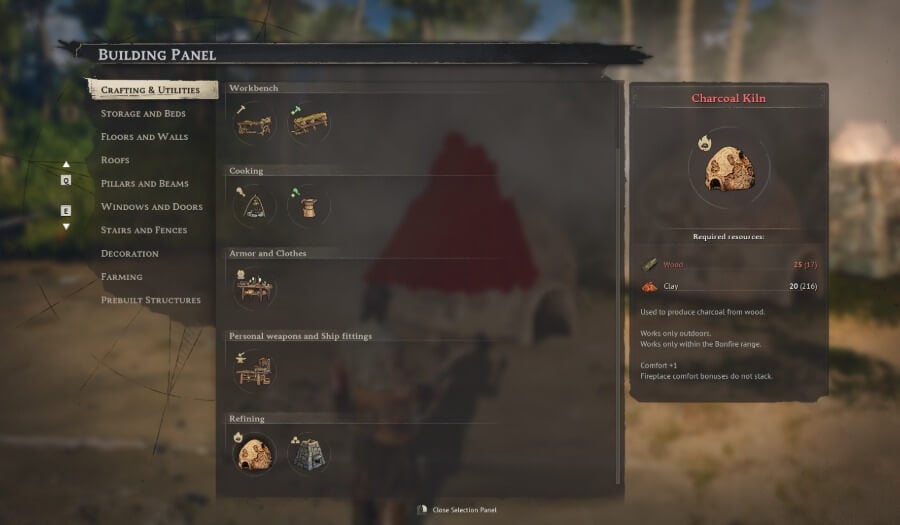Select the second workbench with green hammer
The height and width of the screenshot is (525, 900).
tap(308, 124)
